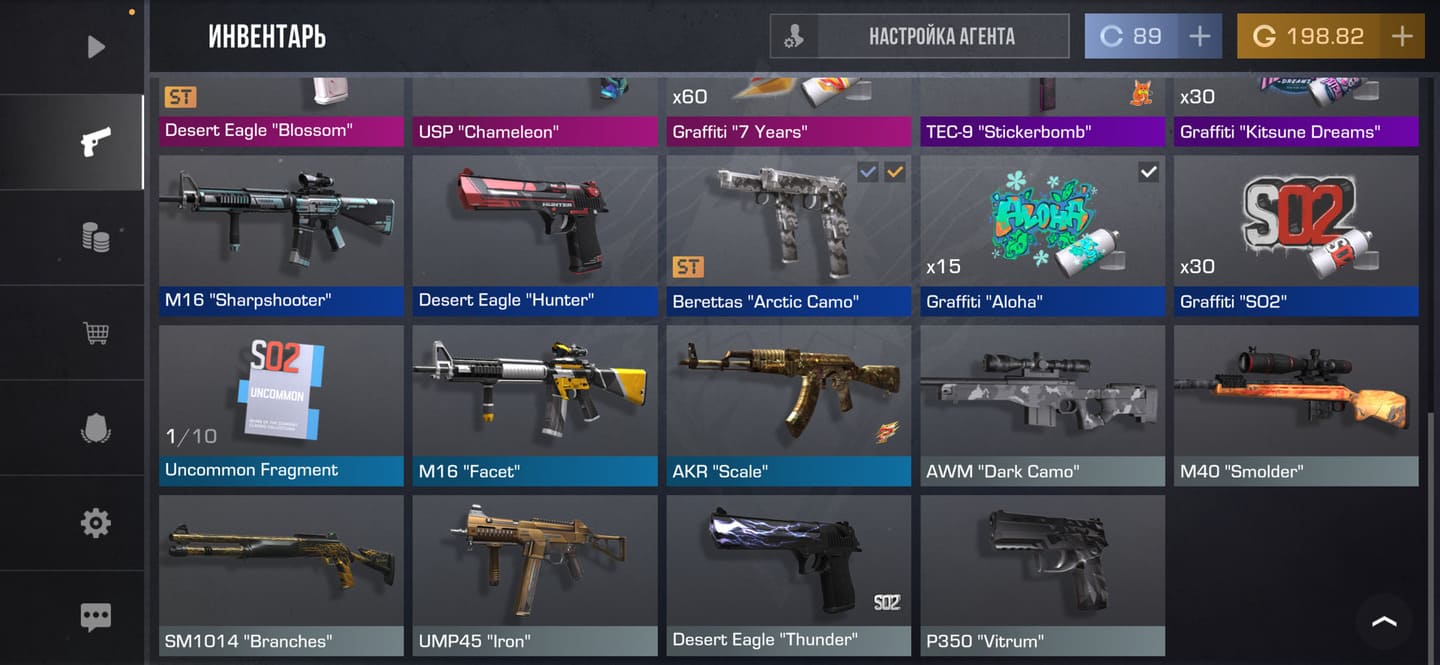
Task: Open the gear settings menu
Action: point(95,522)
